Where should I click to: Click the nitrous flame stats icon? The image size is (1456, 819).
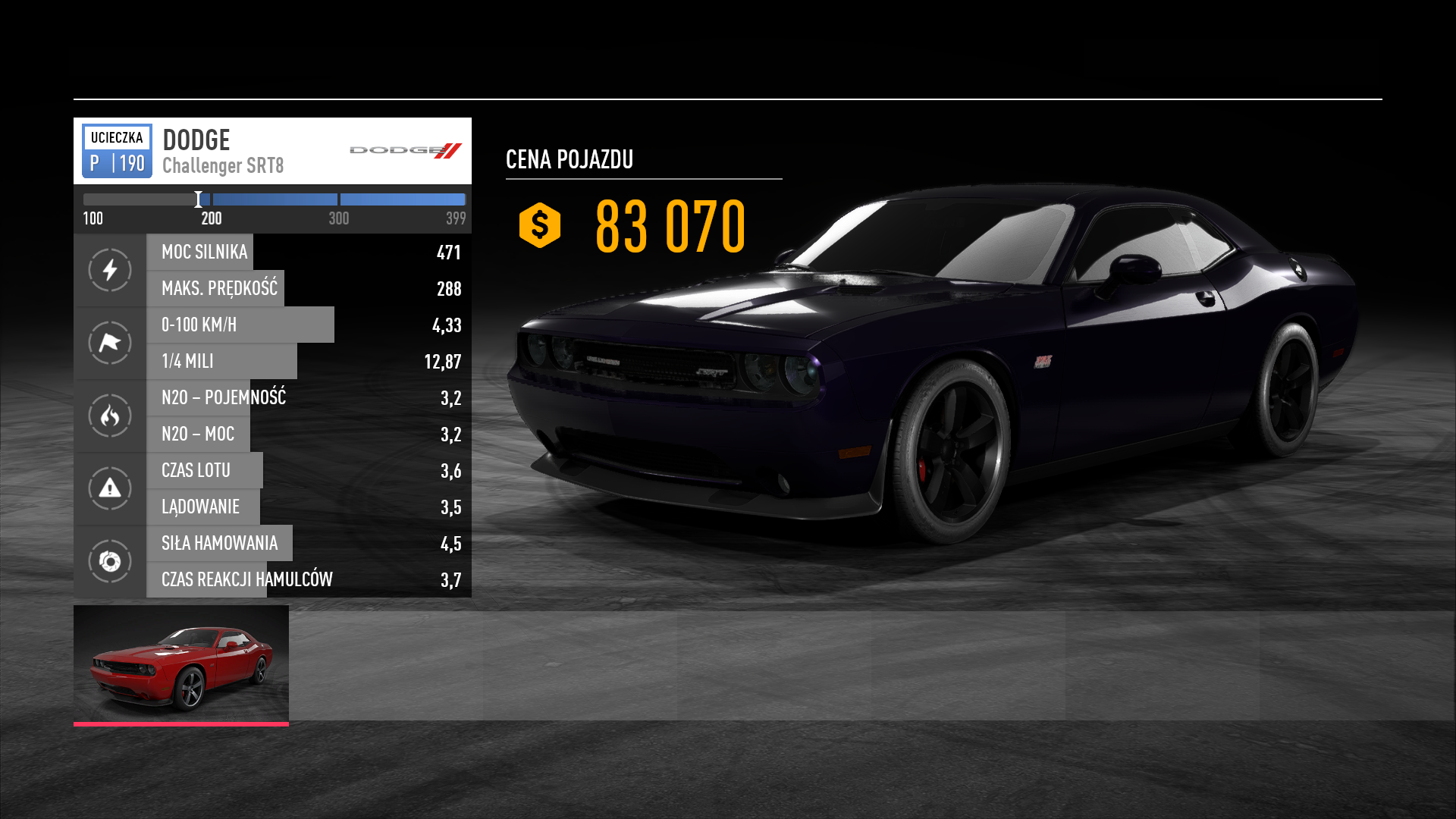pyautogui.click(x=110, y=416)
